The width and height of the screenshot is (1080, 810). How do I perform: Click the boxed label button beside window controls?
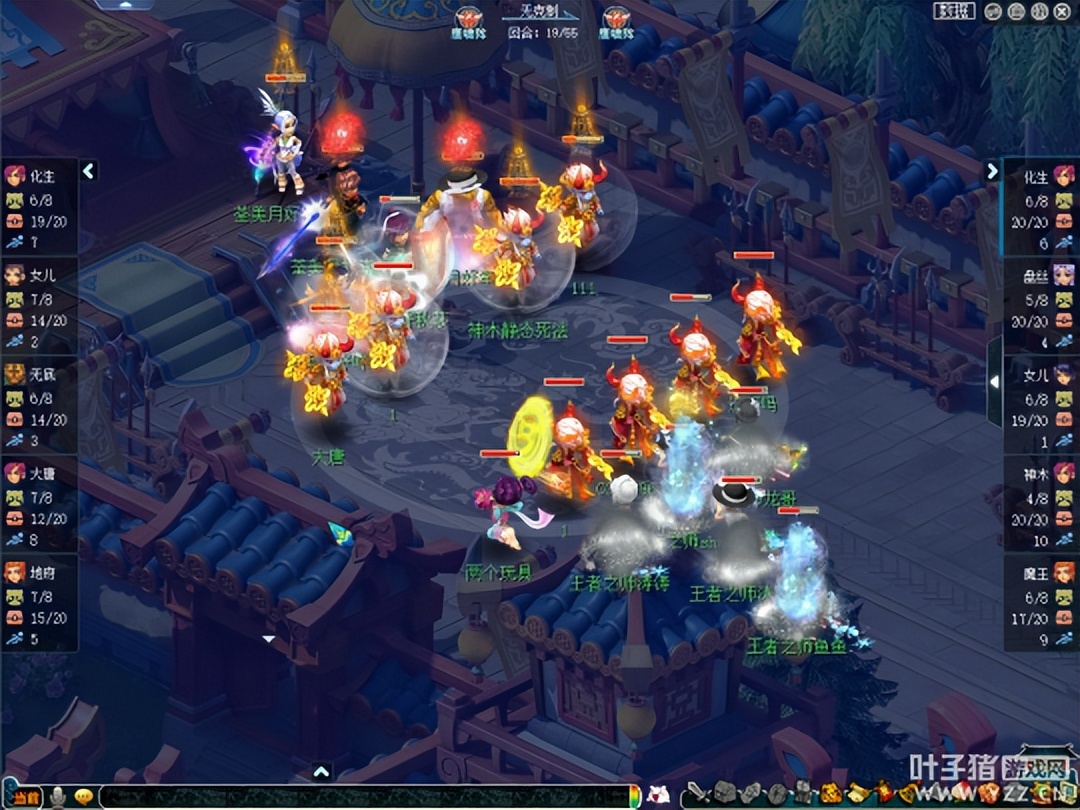[x=954, y=11]
